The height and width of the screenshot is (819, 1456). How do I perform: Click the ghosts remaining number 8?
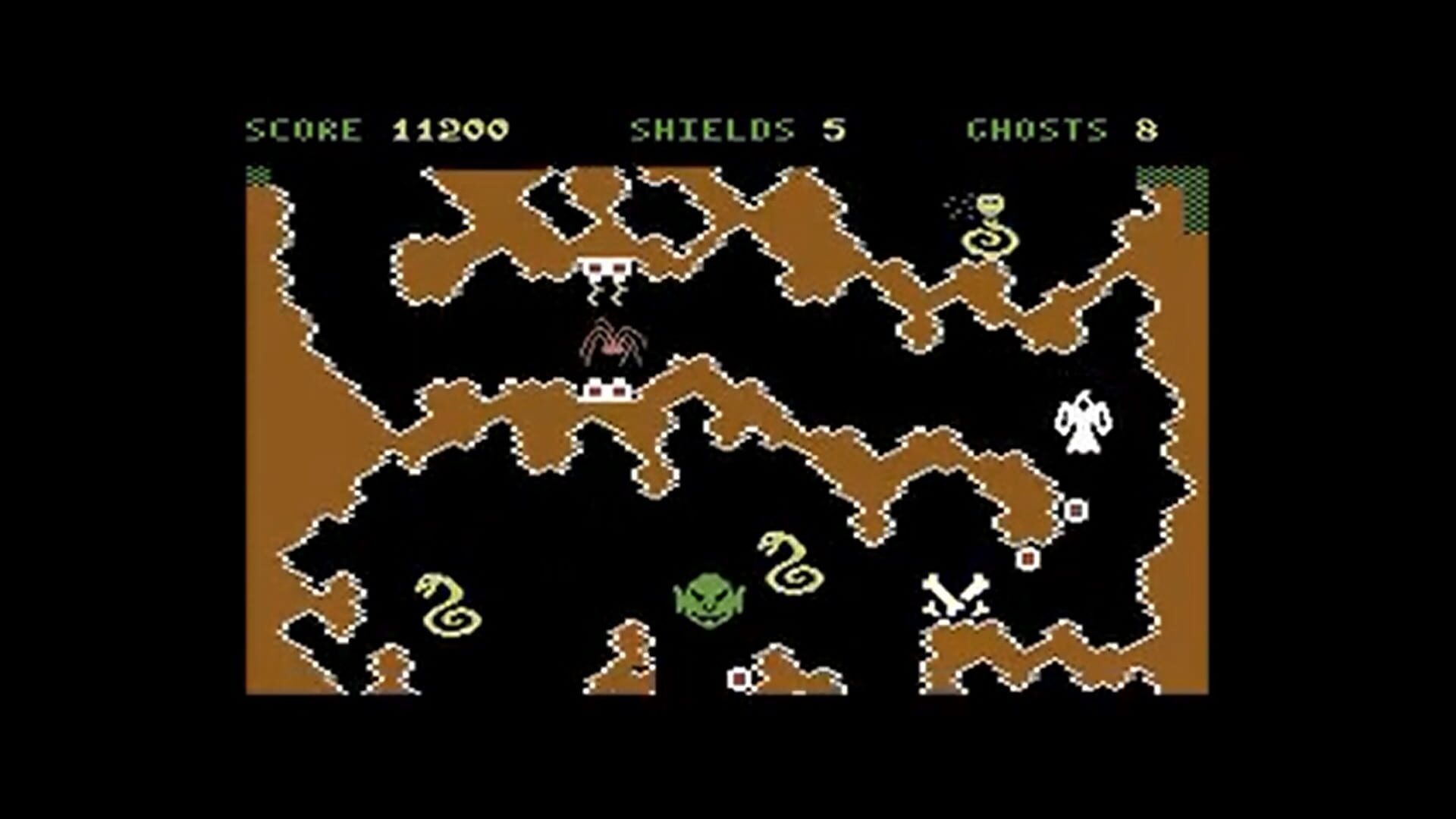pyautogui.click(x=1145, y=129)
